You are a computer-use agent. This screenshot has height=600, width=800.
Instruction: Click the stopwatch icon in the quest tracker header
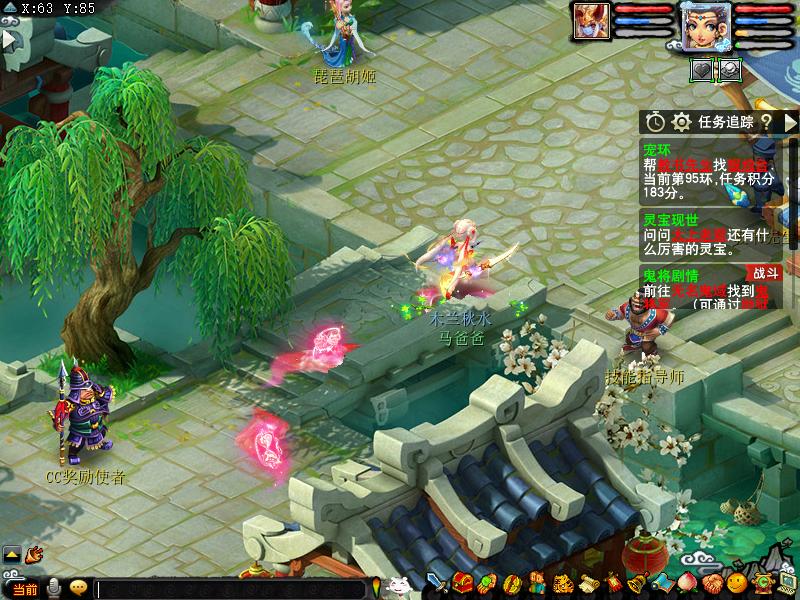click(655, 121)
